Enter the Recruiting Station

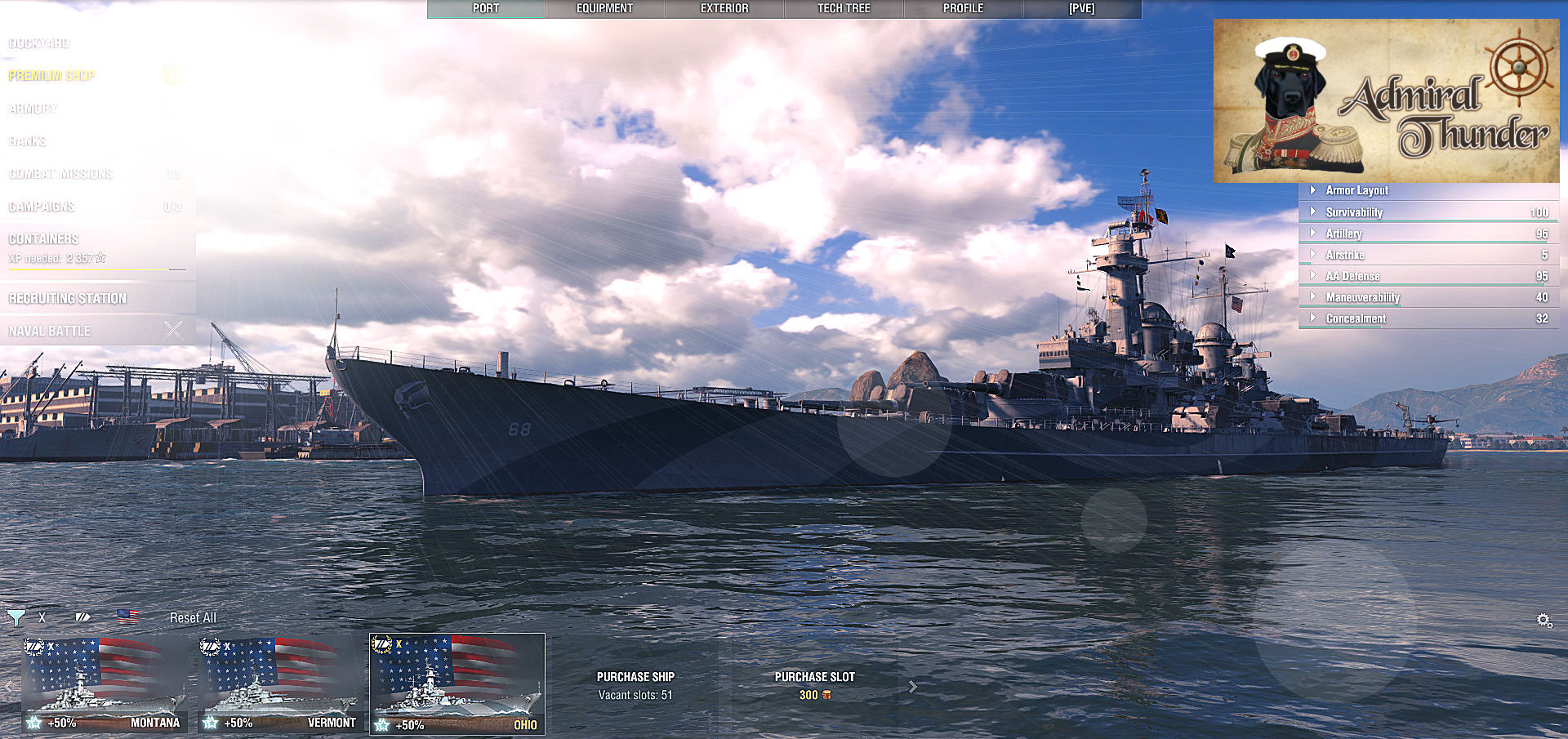click(x=68, y=299)
